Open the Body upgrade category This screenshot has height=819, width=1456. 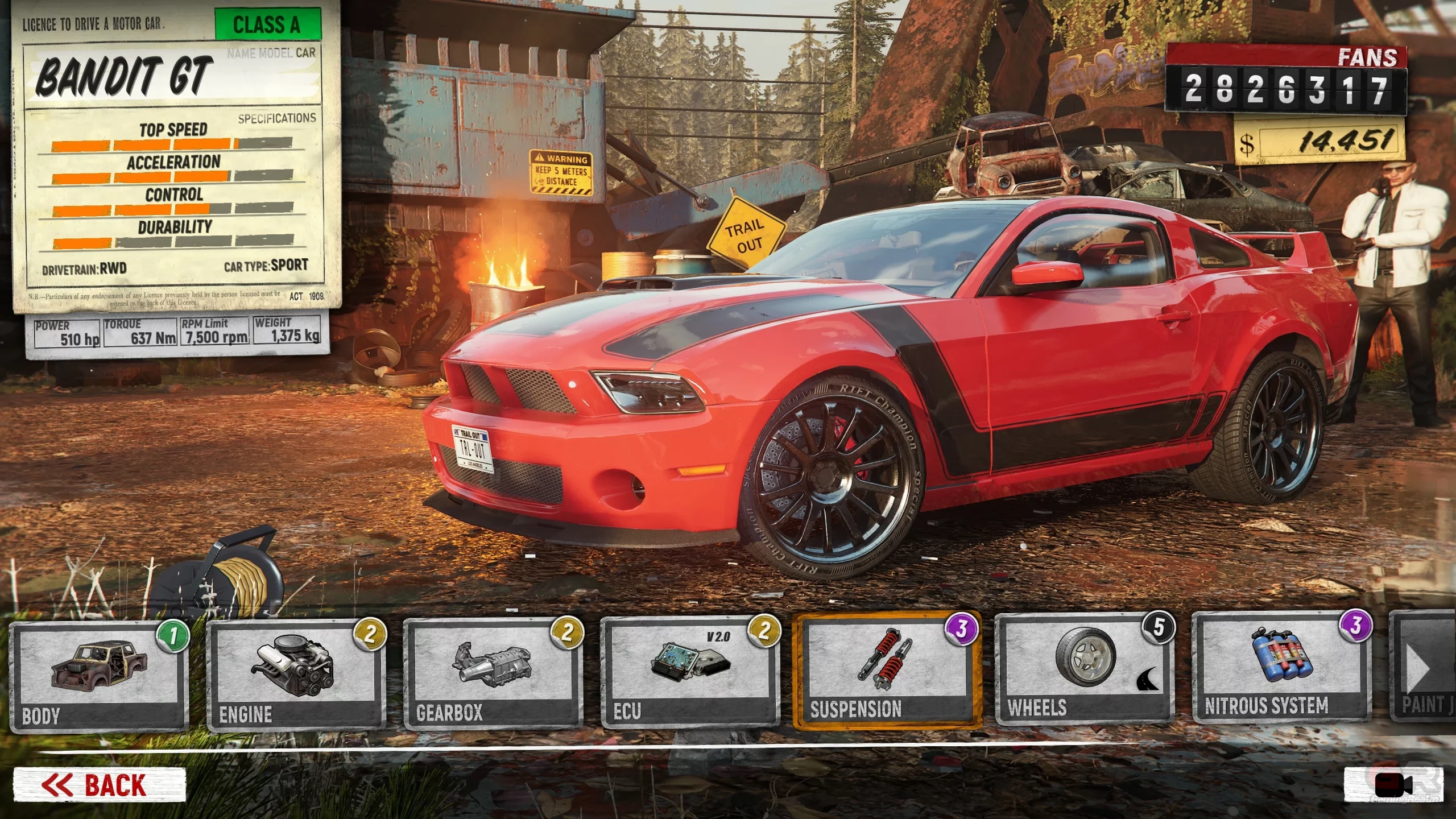click(99, 676)
